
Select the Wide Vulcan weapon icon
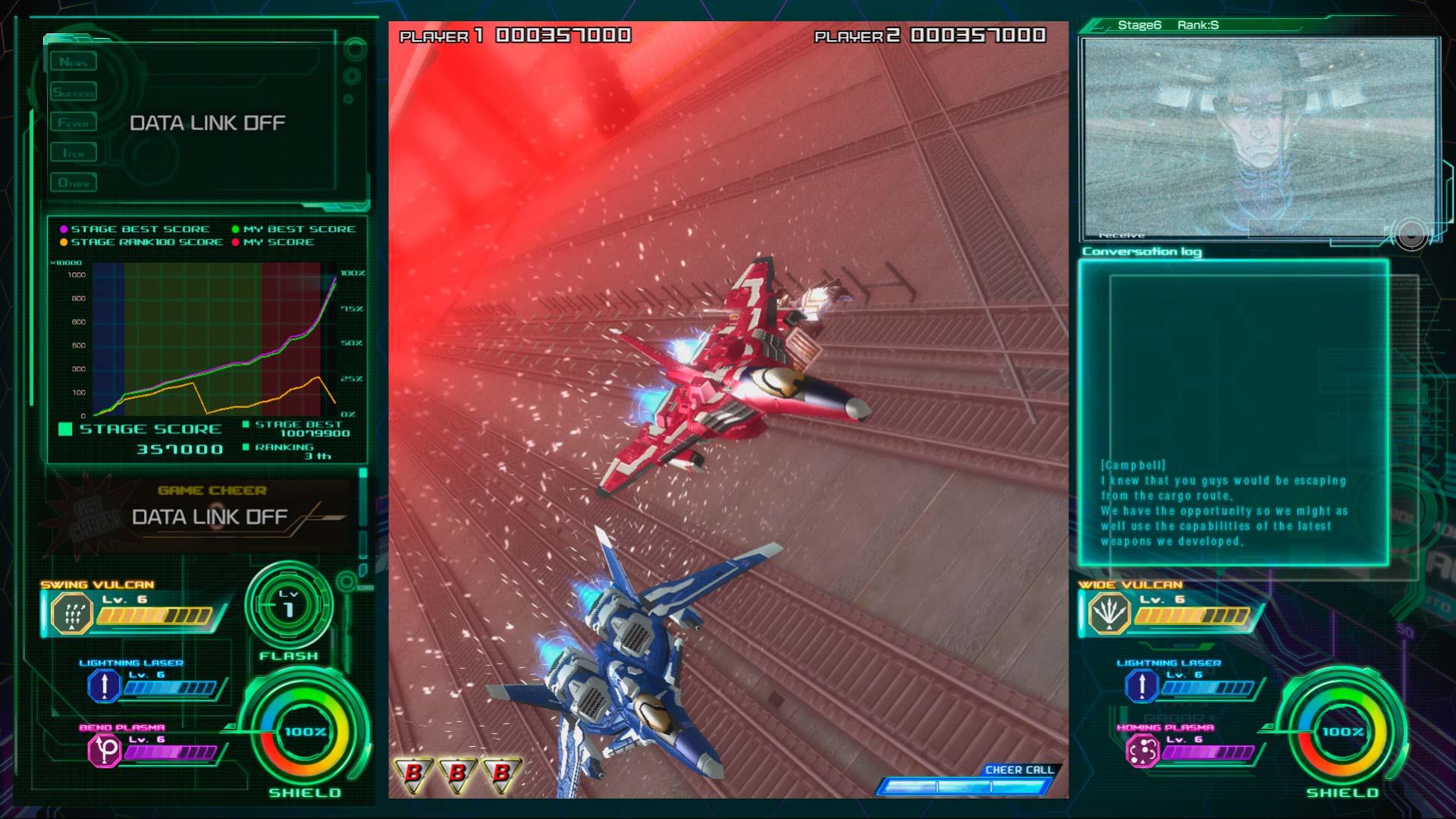(1109, 613)
